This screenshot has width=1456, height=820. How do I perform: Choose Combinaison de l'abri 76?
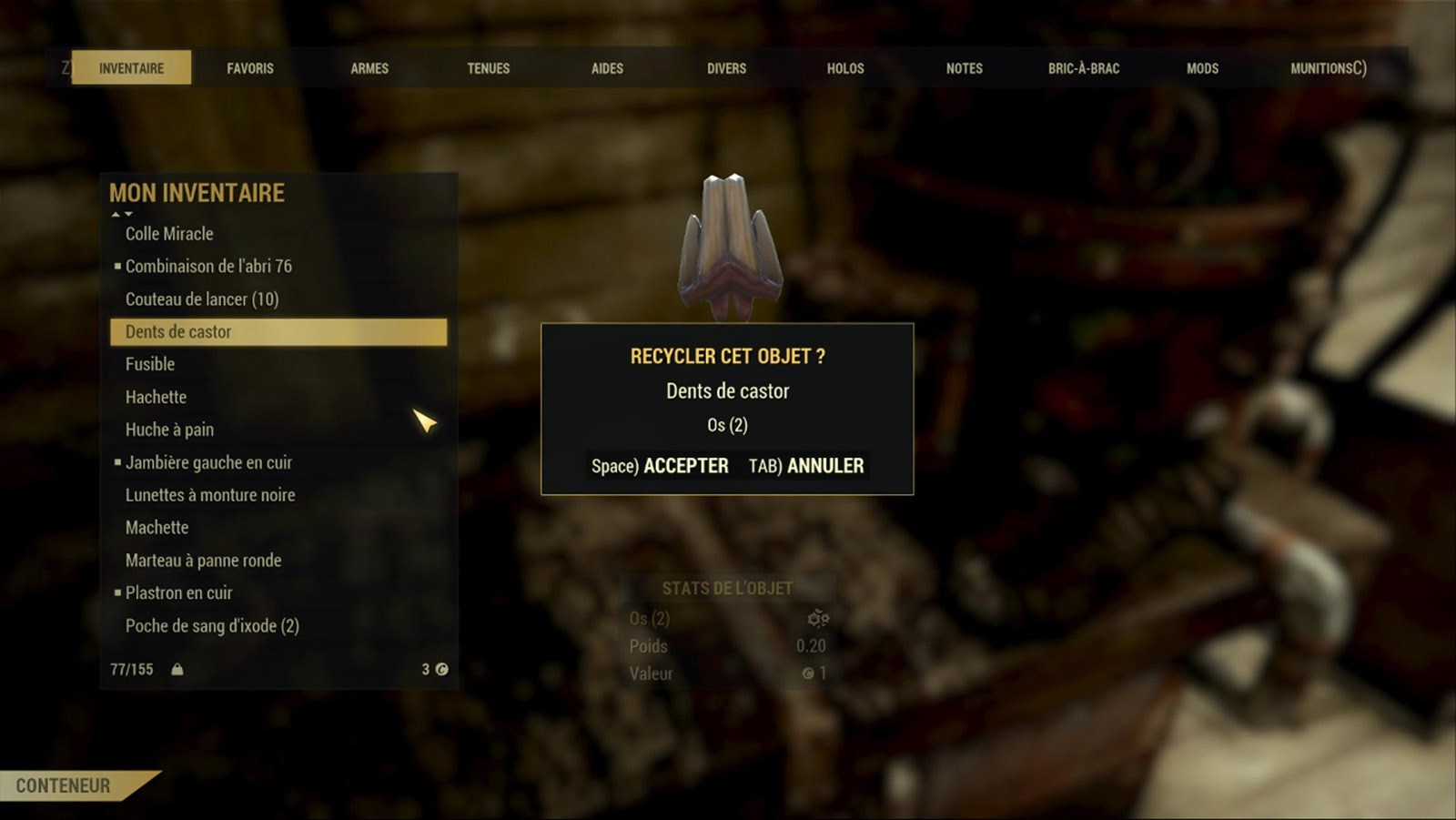pyautogui.click(x=208, y=267)
